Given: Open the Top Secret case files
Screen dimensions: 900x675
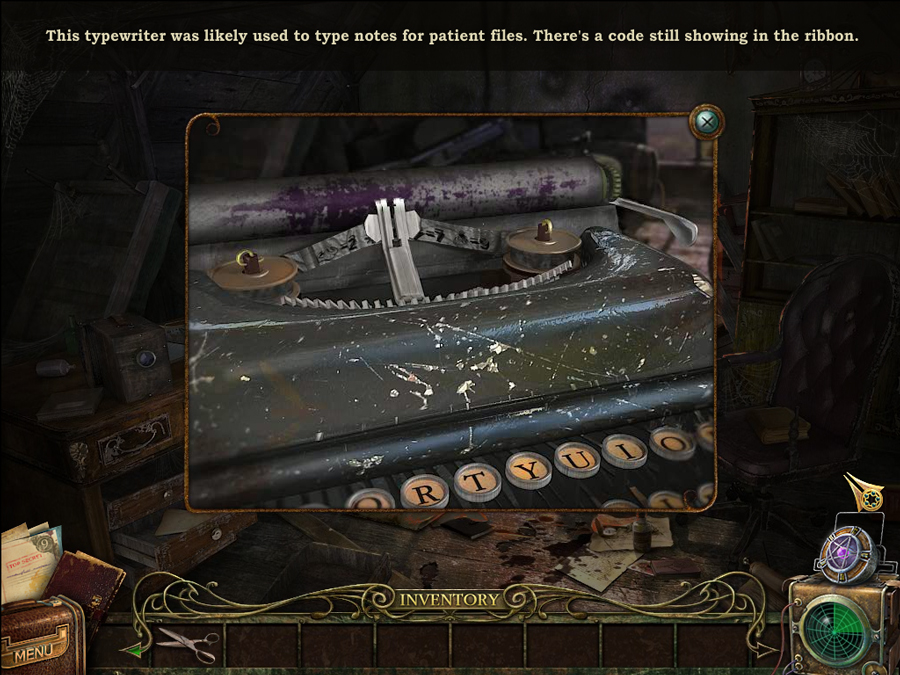Looking at the screenshot, I should [x=28, y=558].
